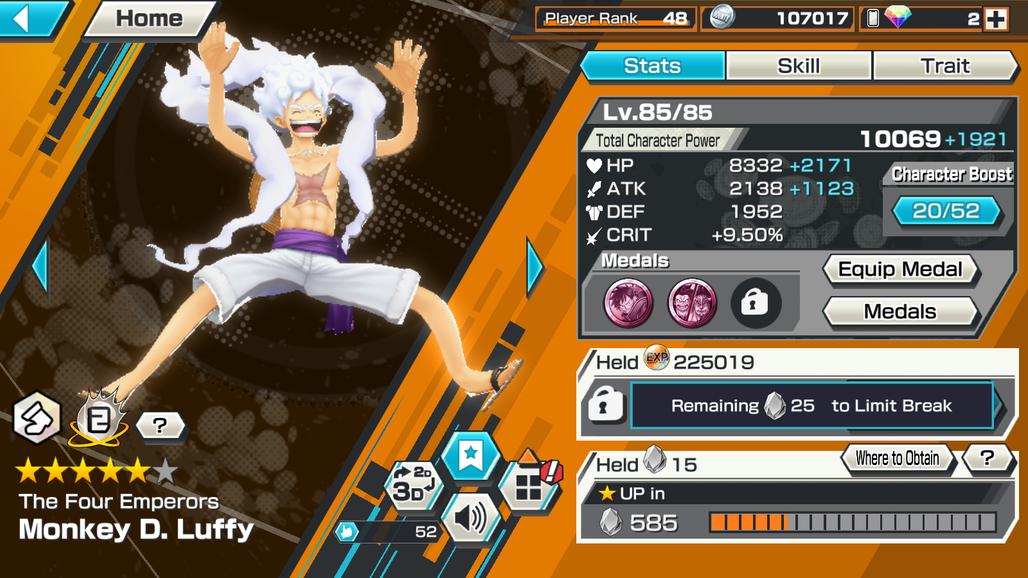Select the second equipped medal slot
Screen dimensions: 1028x578
pos(692,303)
